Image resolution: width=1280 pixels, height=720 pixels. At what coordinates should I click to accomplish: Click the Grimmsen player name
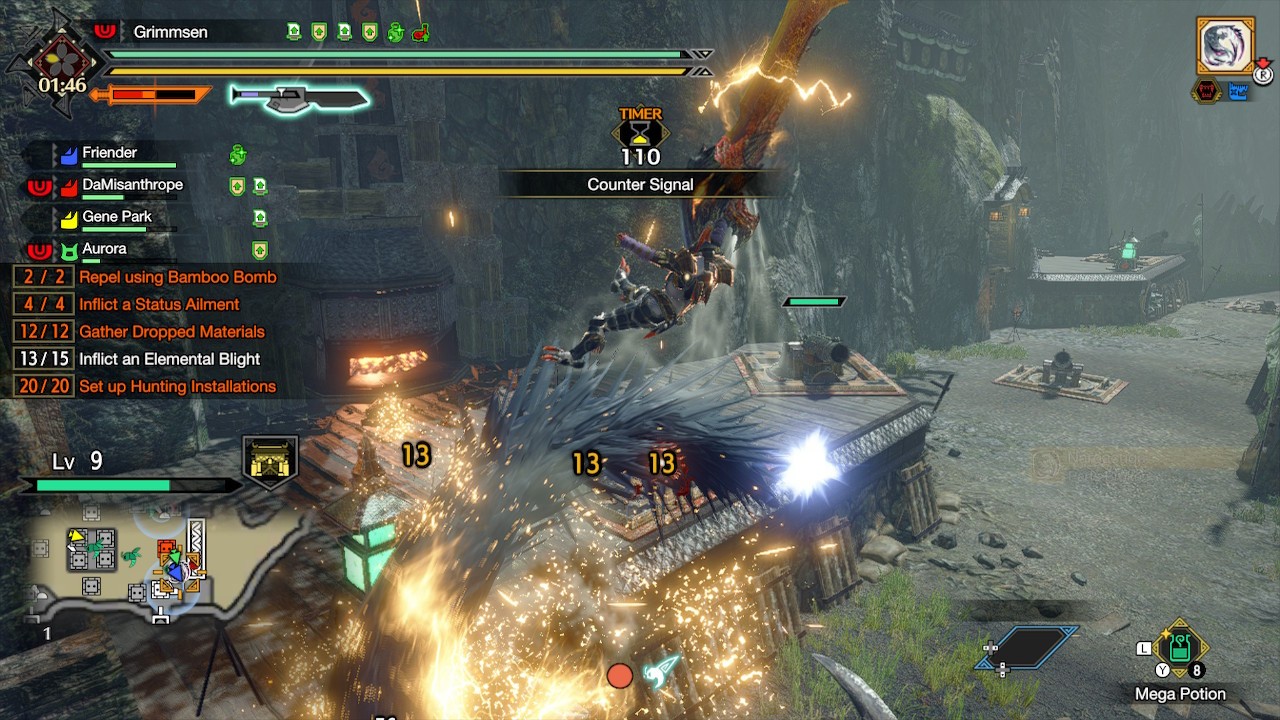pyautogui.click(x=170, y=32)
